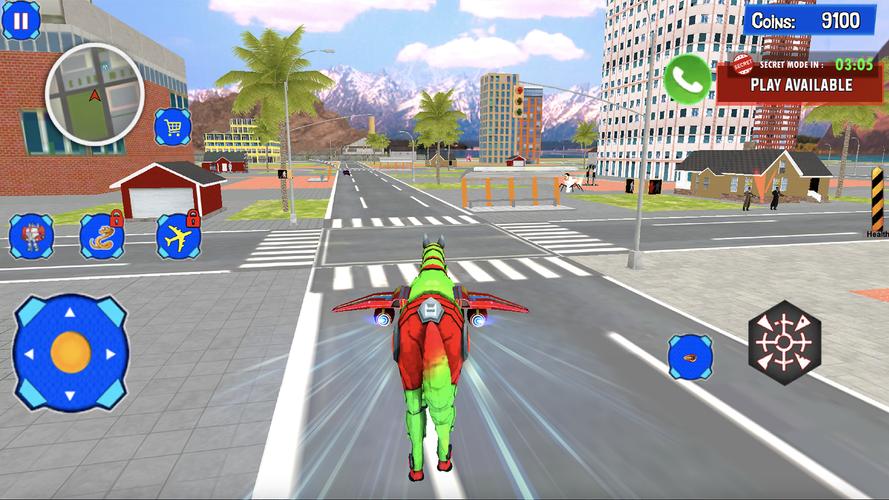The width and height of the screenshot is (889, 500).
Task: Choose the locked airplane transformation
Action: pyautogui.click(x=178, y=237)
